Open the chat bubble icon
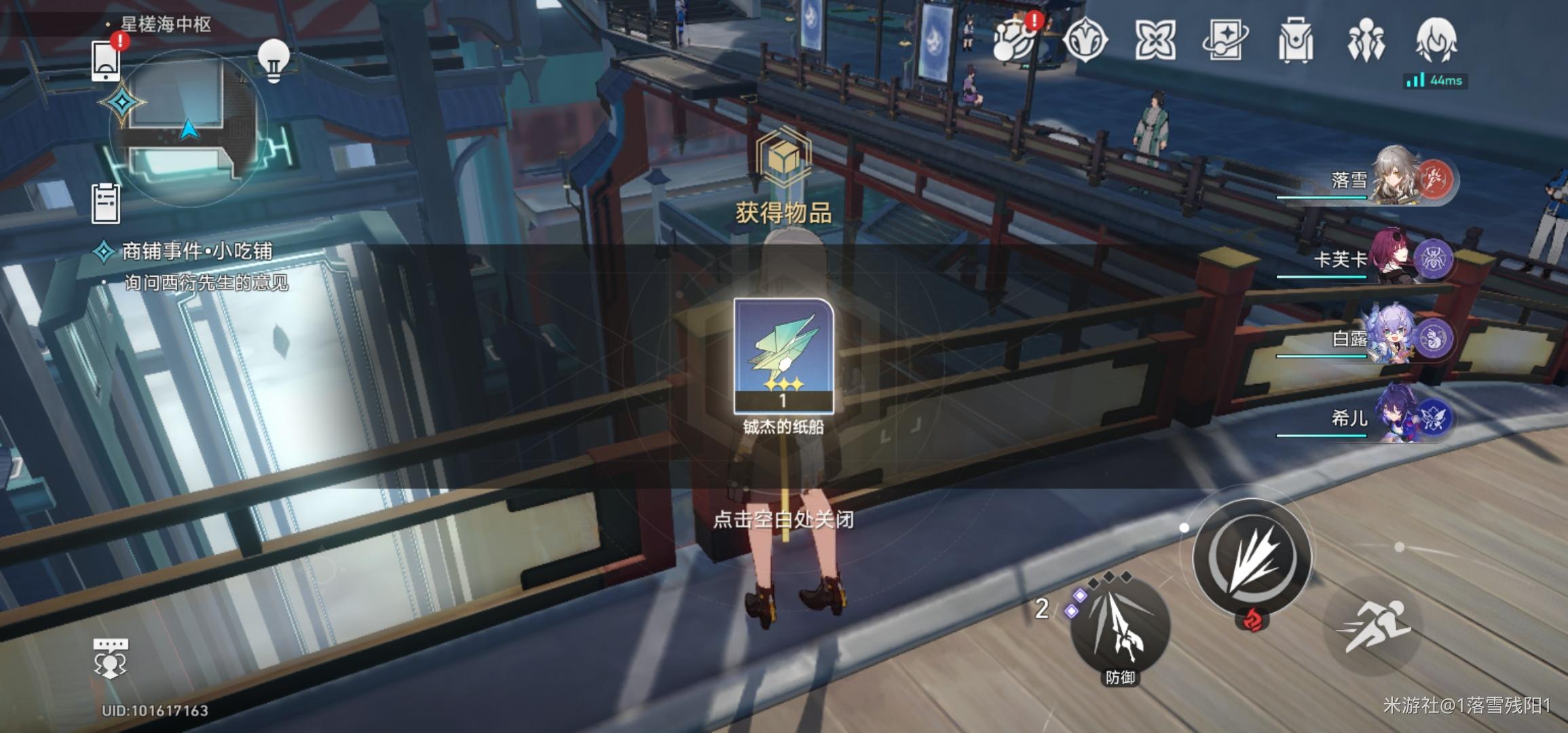Screen dimensions: 1568x733 point(110,658)
